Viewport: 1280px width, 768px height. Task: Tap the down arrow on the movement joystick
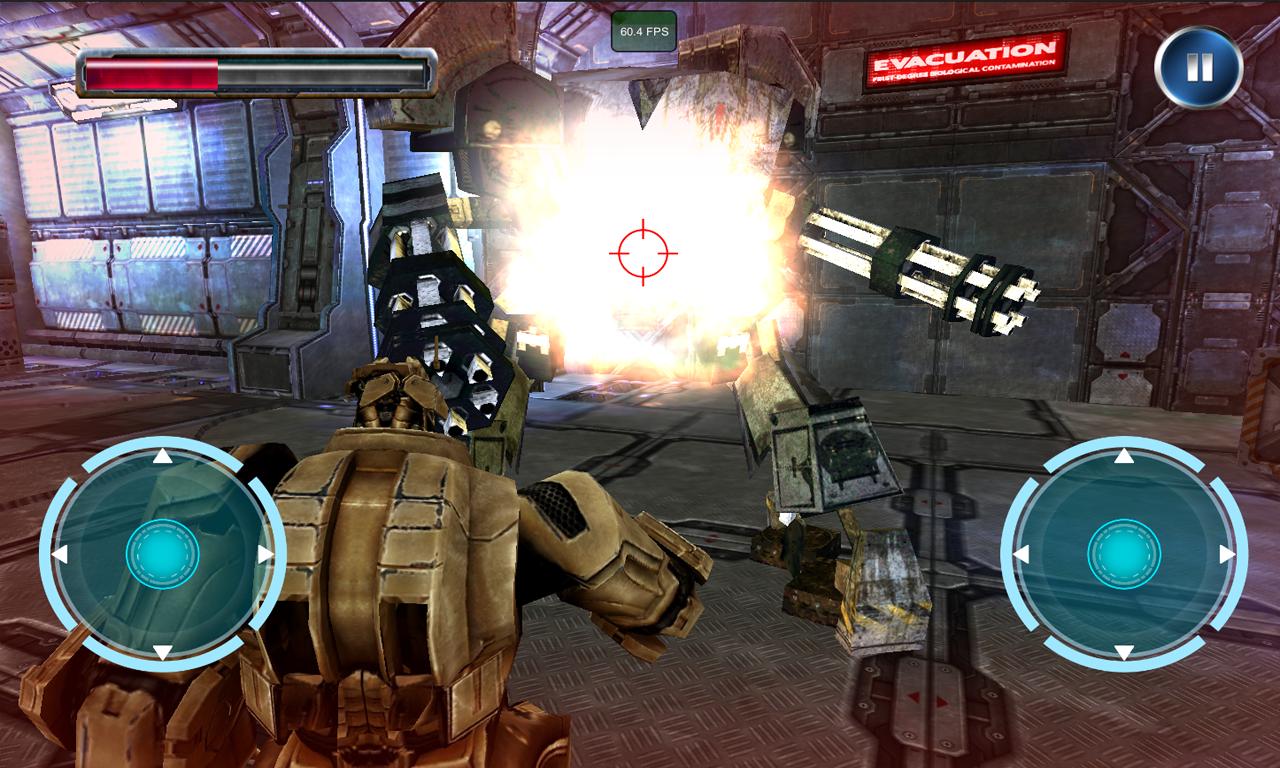[162, 652]
